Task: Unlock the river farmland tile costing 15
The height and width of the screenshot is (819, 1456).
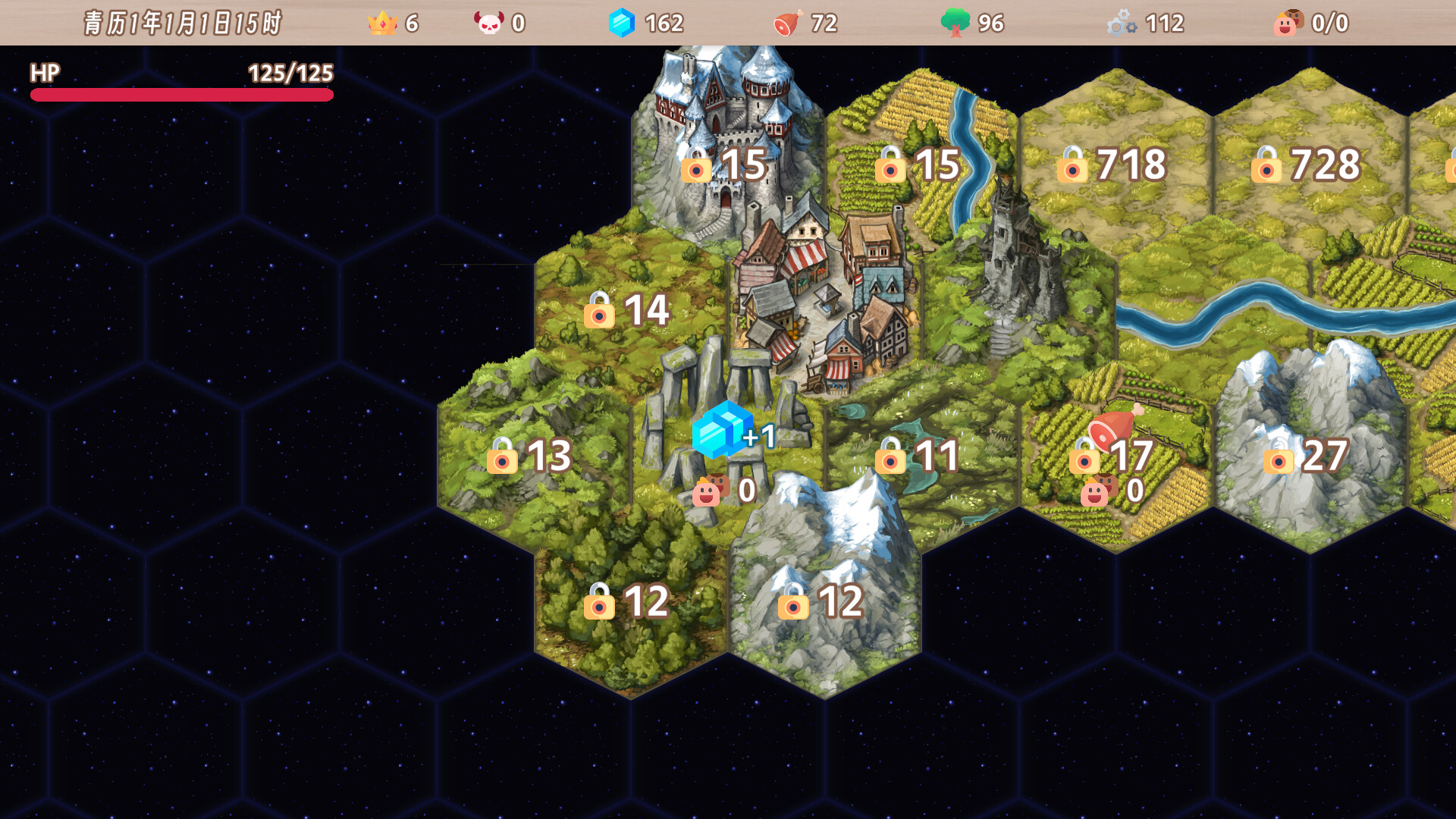Action: pyautogui.click(x=918, y=165)
